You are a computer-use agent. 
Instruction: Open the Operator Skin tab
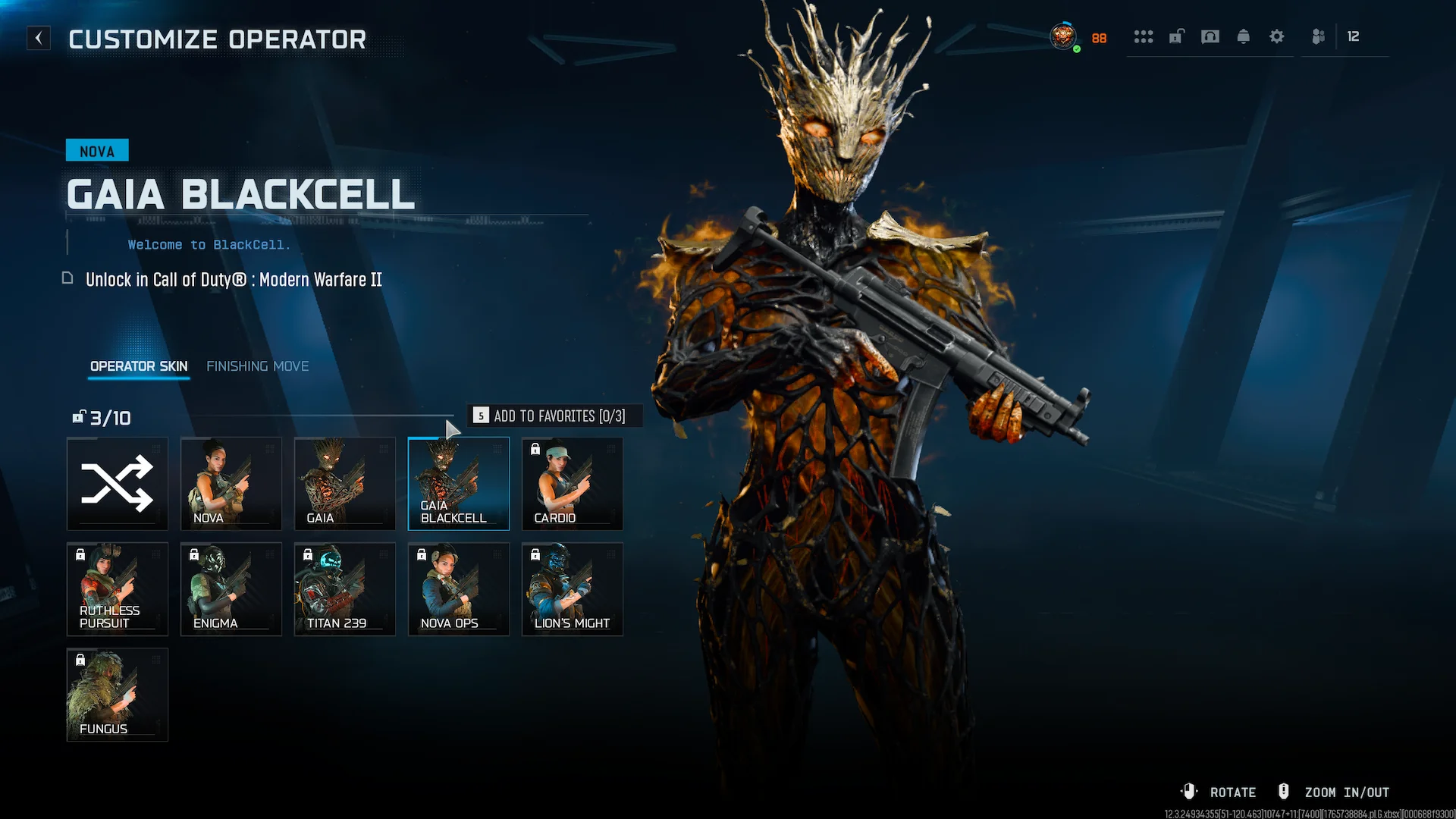[x=139, y=366]
